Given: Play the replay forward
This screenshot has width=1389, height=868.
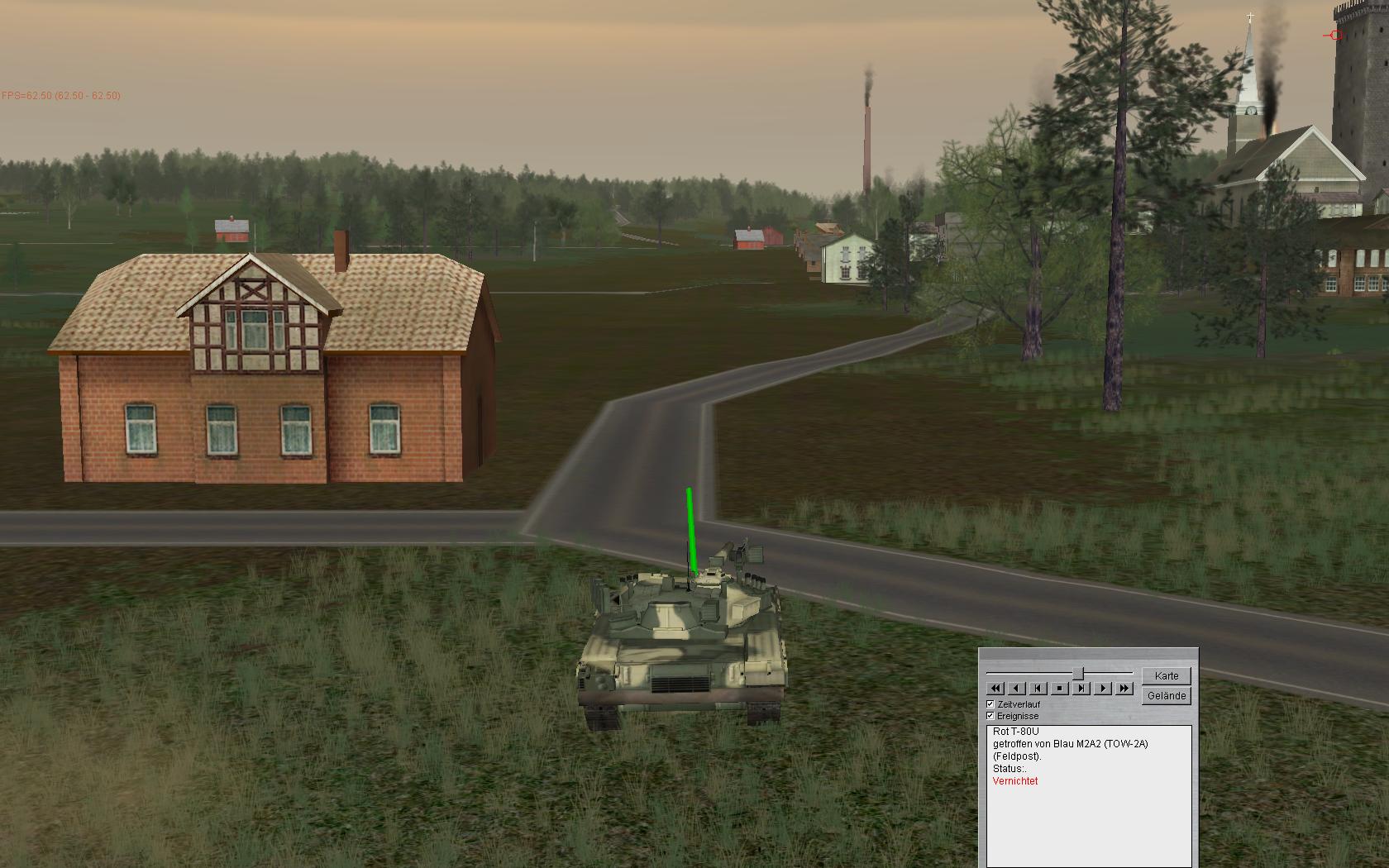Looking at the screenshot, I should point(1103,689).
